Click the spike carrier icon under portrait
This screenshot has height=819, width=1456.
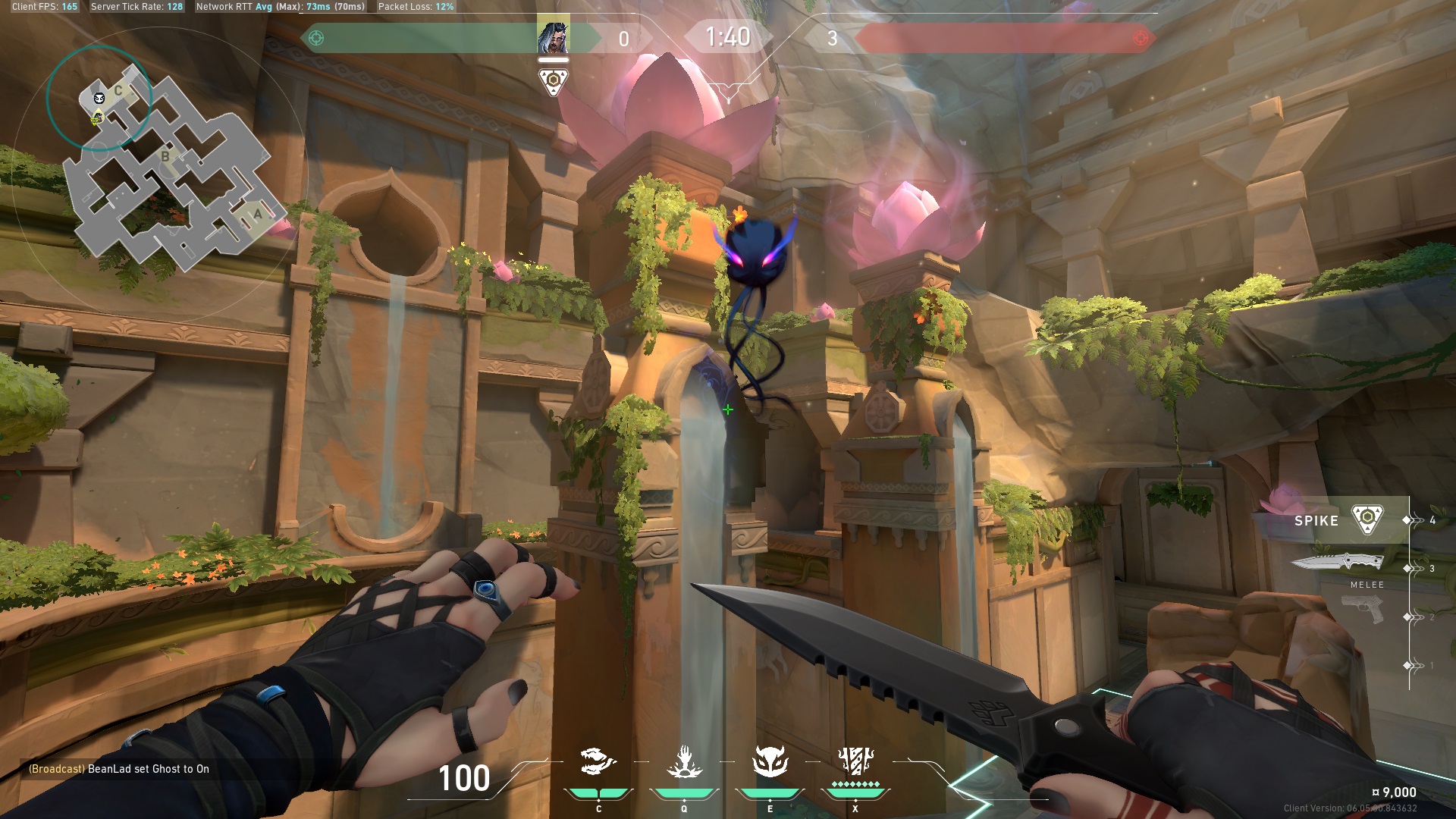click(x=553, y=81)
